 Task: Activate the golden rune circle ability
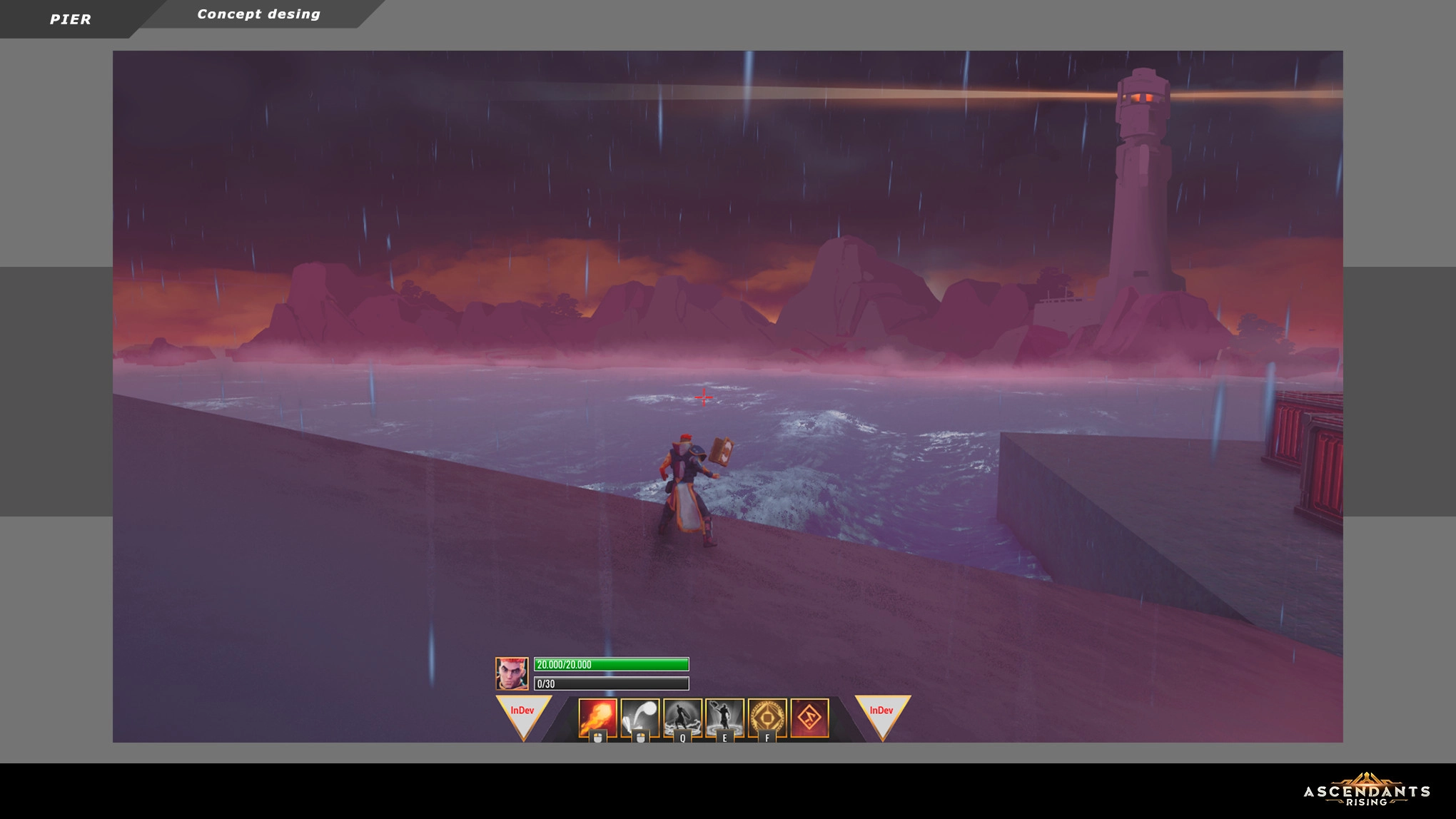click(x=767, y=717)
